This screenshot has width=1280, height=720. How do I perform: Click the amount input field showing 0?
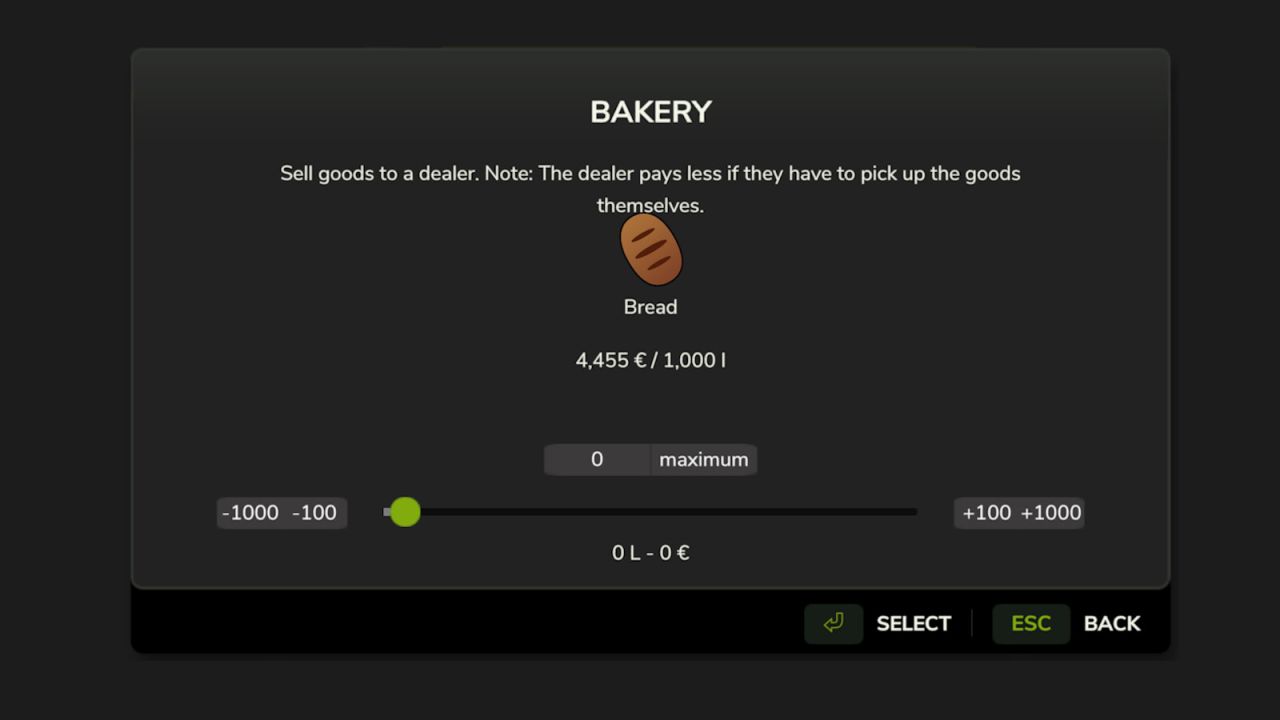click(597, 460)
